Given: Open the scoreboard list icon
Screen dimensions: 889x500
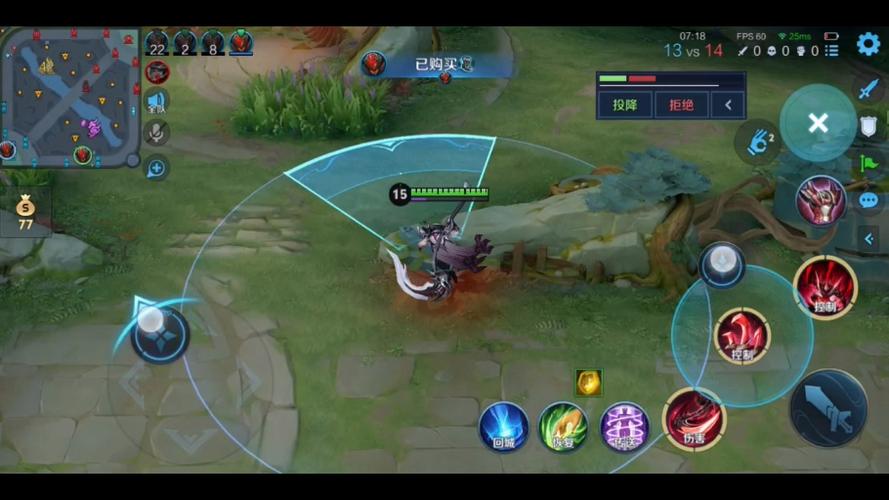Looking at the screenshot, I should pyautogui.click(x=832, y=50).
